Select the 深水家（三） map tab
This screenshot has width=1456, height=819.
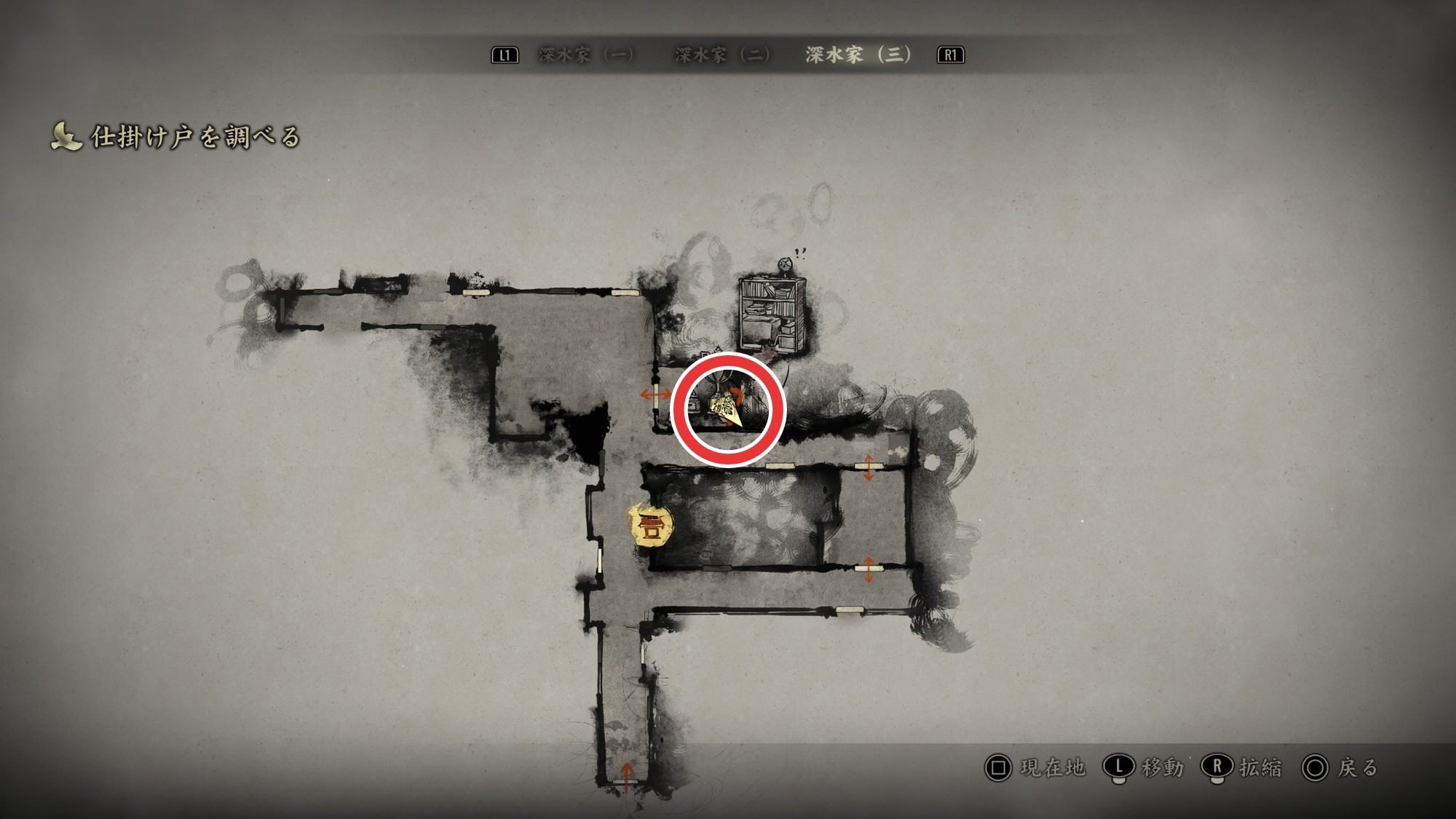(x=858, y=55)
